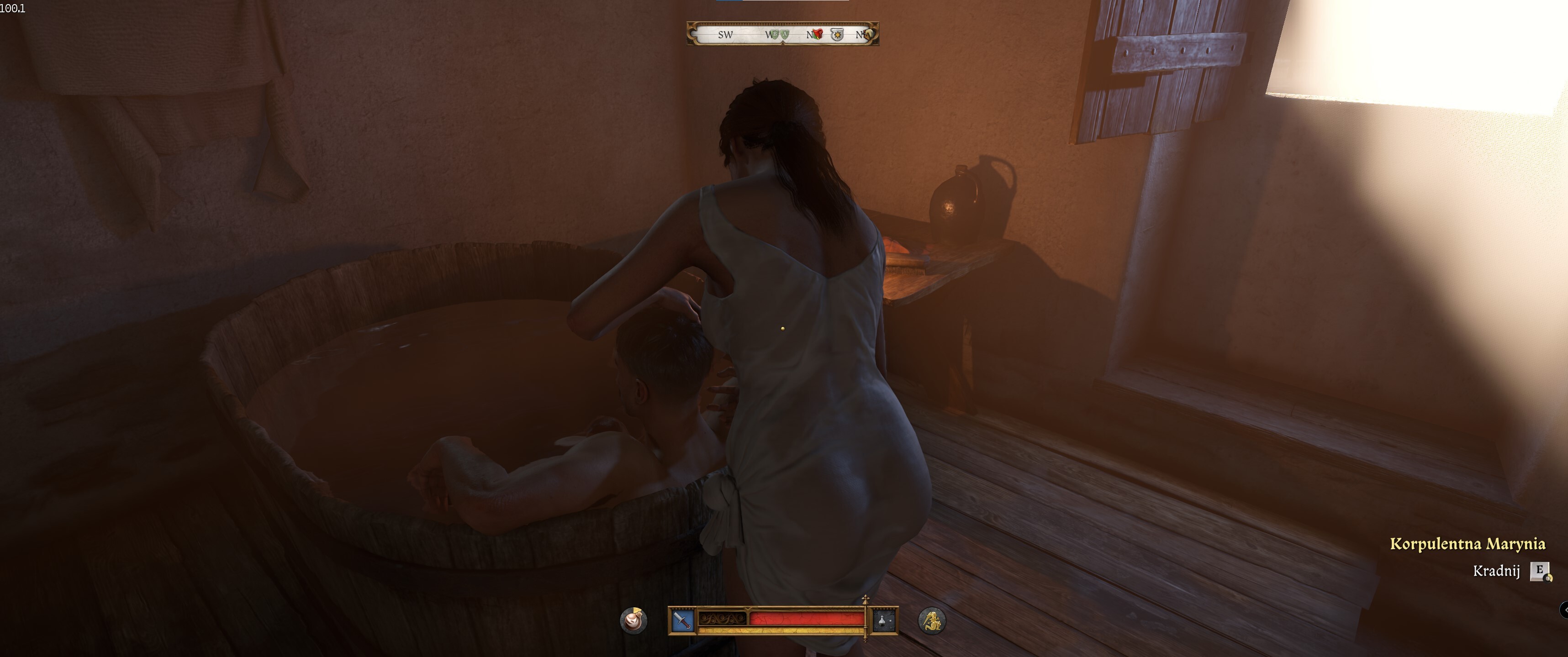This screenshot has width=1568, height=657.
Task: Click the round food pouch status icon
Action: tap(634, 620)
